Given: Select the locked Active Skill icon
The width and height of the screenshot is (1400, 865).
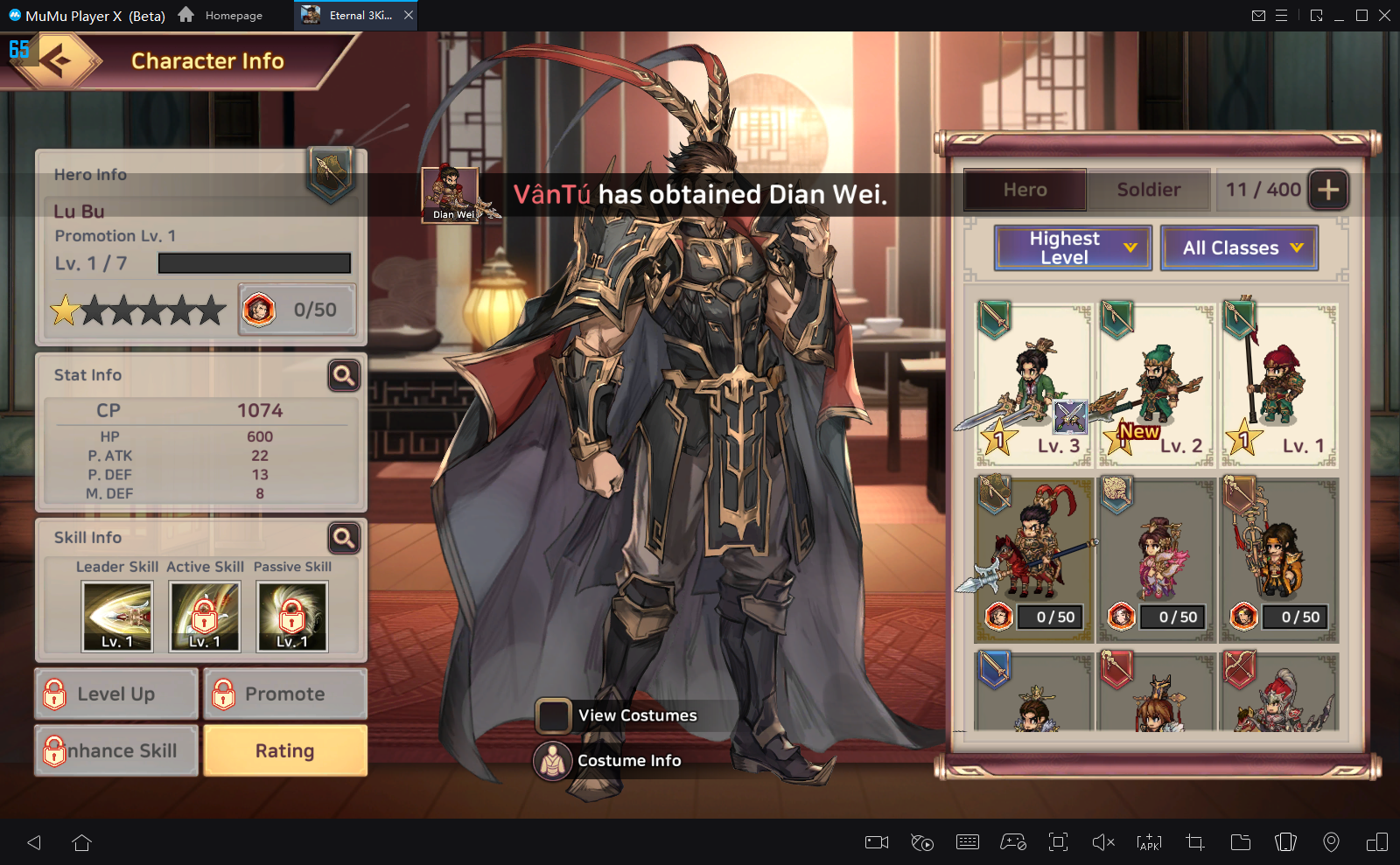Looking at the screenshot, I should pyautogui.click(x=205, y=617).
